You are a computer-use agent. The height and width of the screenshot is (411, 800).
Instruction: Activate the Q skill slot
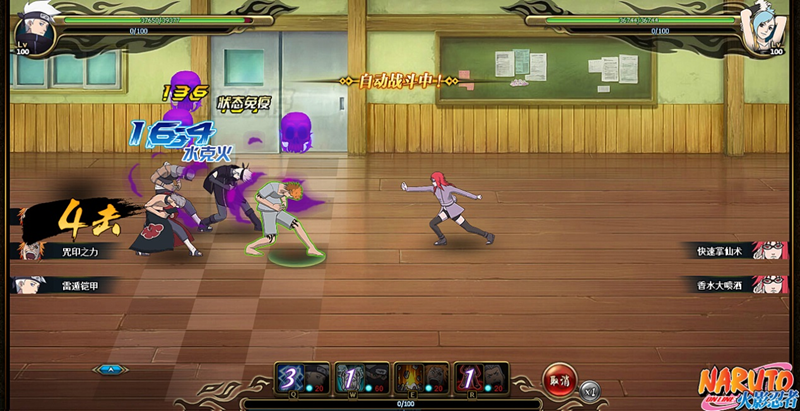pos(301,378)
